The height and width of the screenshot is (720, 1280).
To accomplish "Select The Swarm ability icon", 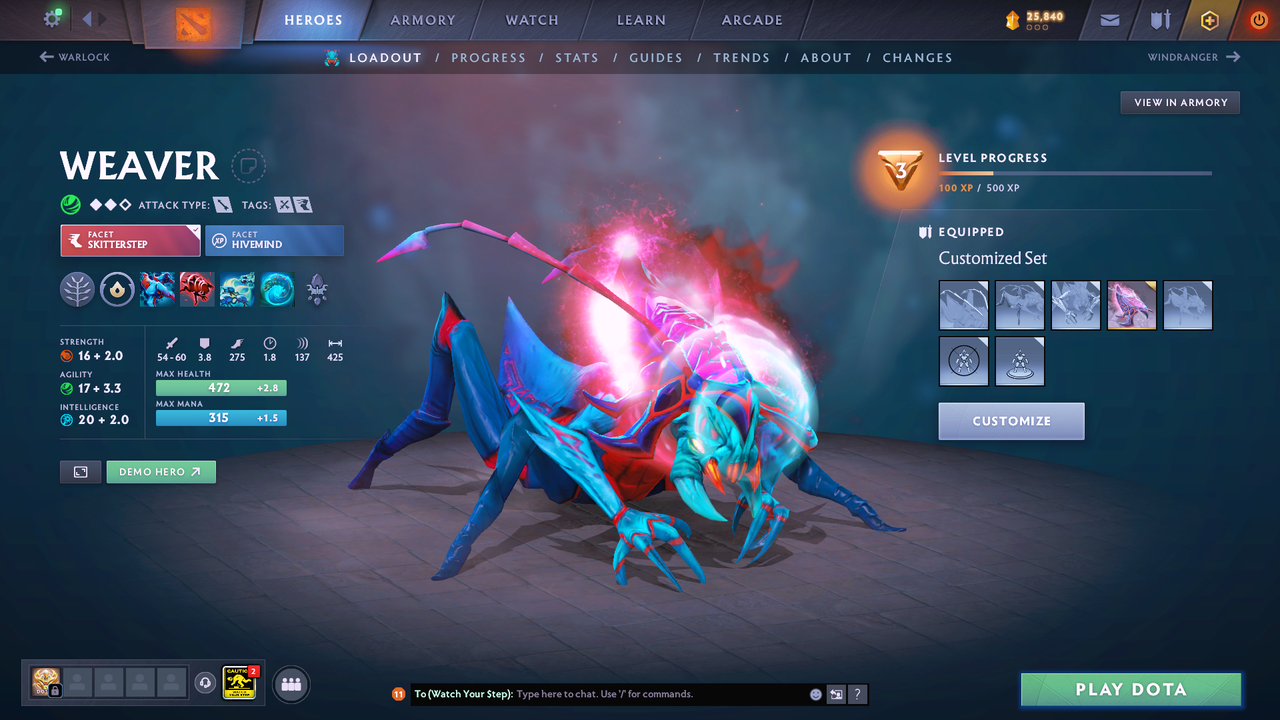I will [x=237, y=290].
